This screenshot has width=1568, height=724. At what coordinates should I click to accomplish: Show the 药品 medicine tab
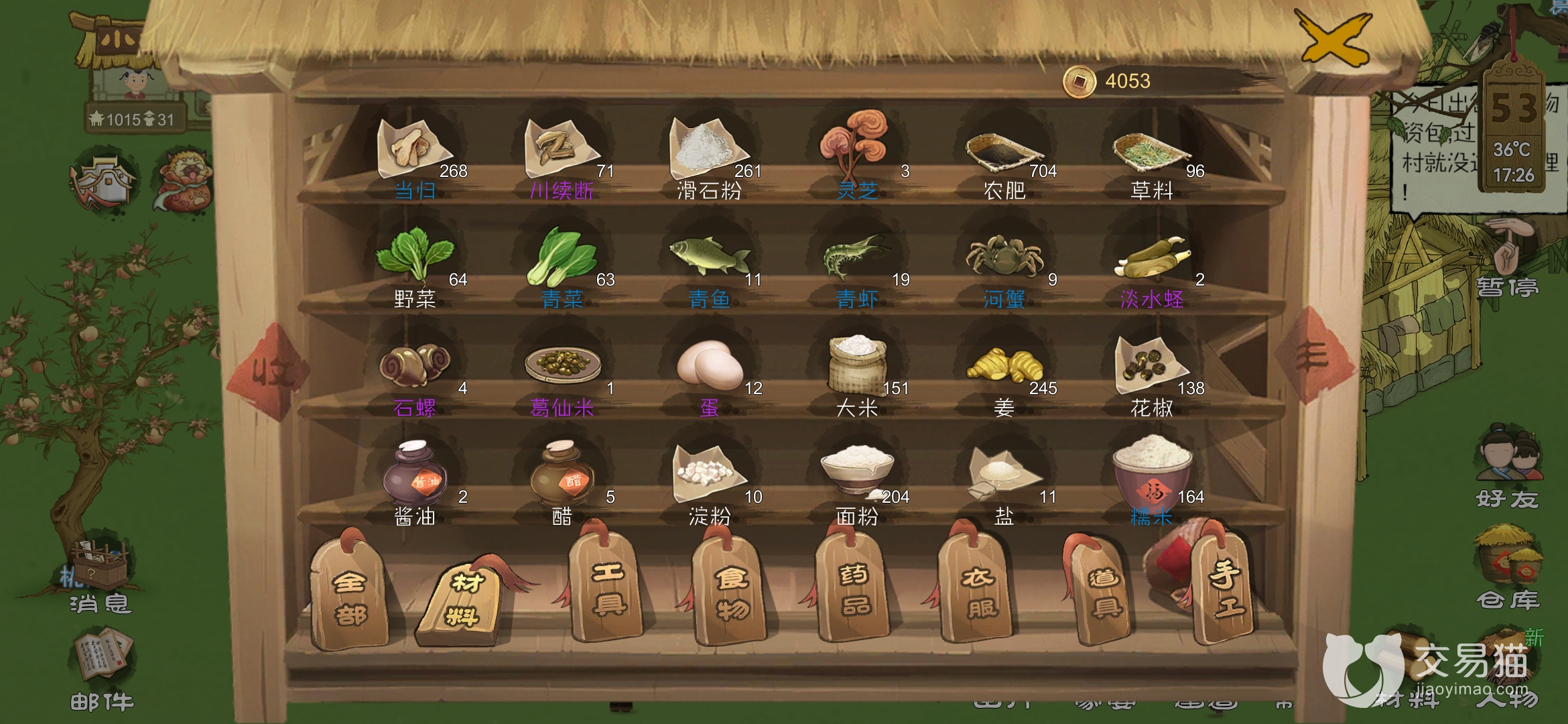pyautogui.click(x=853, y=590)
